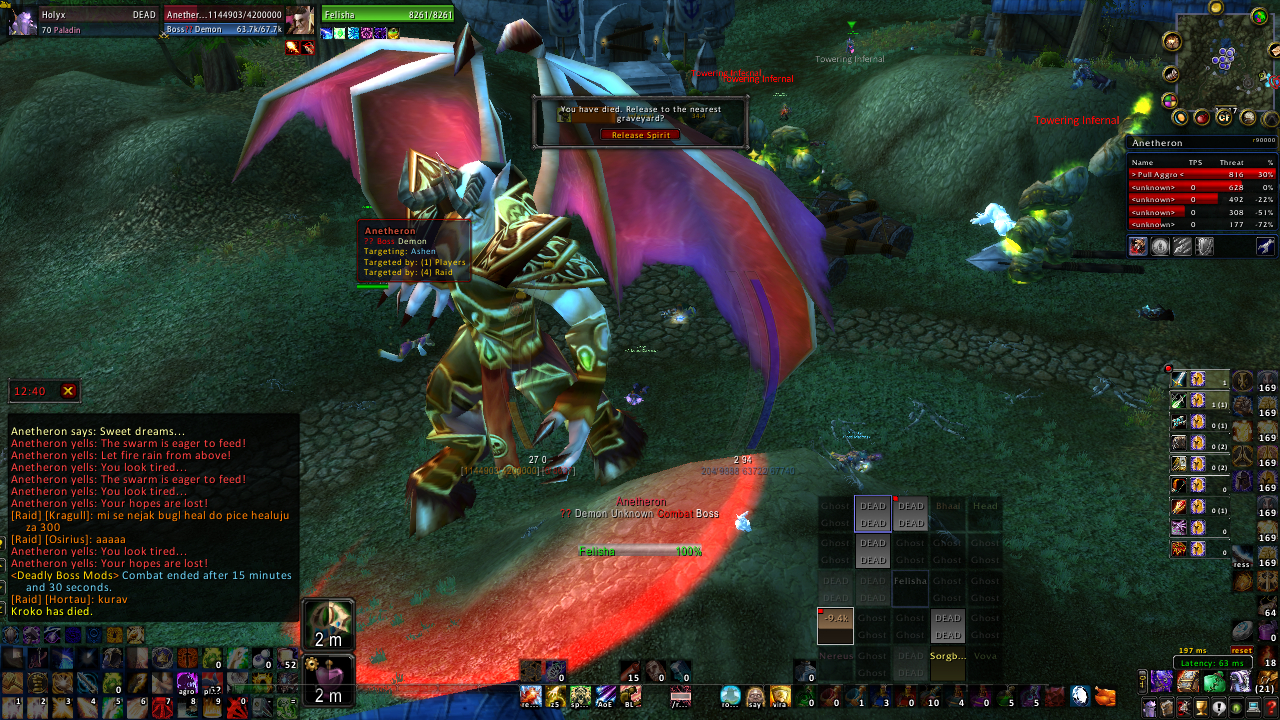Select the Anetheron boss target frame
This screenshot has height=720, width=1280.
tap(225, 21)
